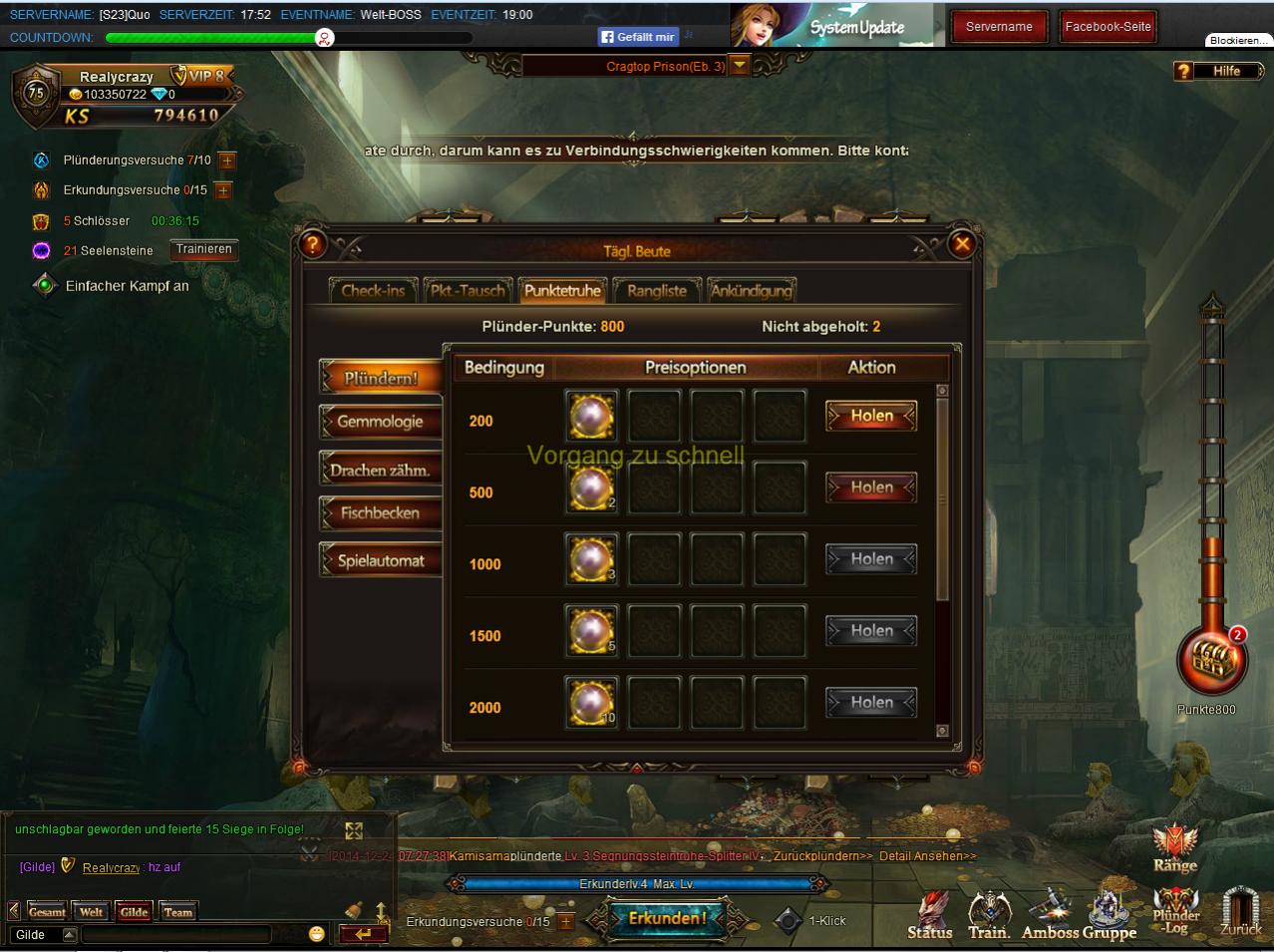The width and height of the screenshot is (1274, 952).
Task: Click the Erkunden! button
Action: [667, 918]
